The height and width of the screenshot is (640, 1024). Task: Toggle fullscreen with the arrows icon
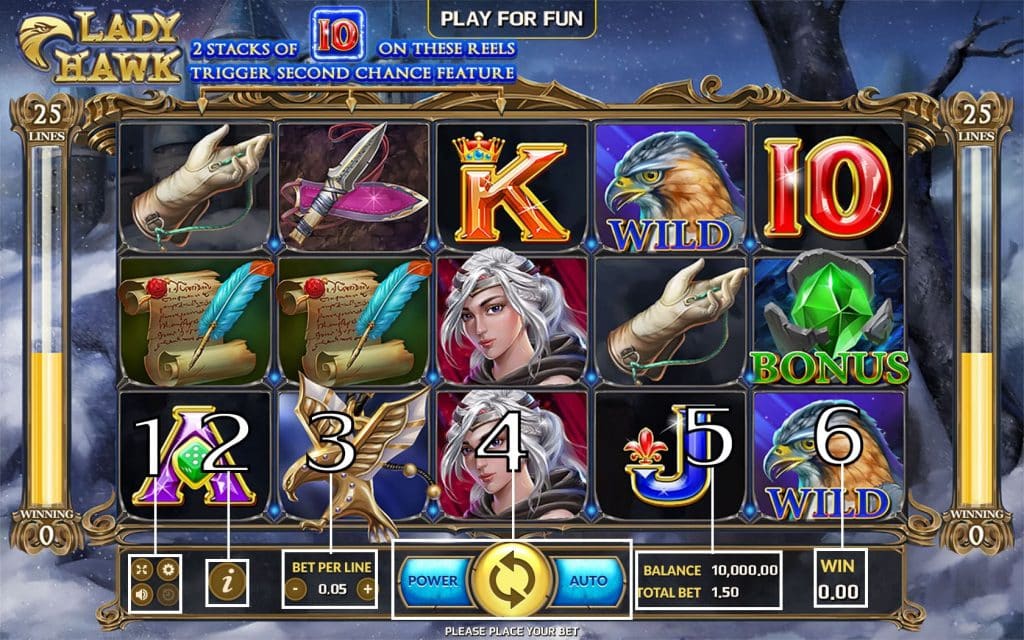coord(144,569)
